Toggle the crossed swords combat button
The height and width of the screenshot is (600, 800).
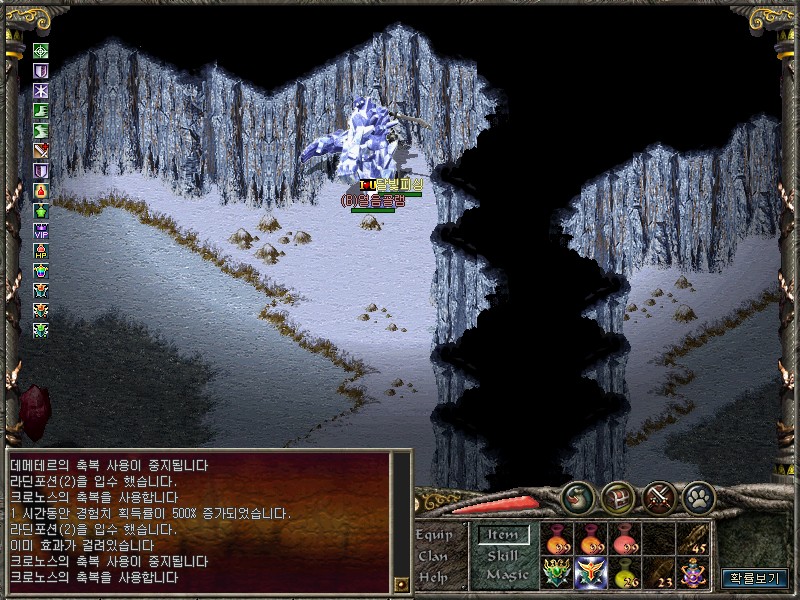(x=658, y=498)
